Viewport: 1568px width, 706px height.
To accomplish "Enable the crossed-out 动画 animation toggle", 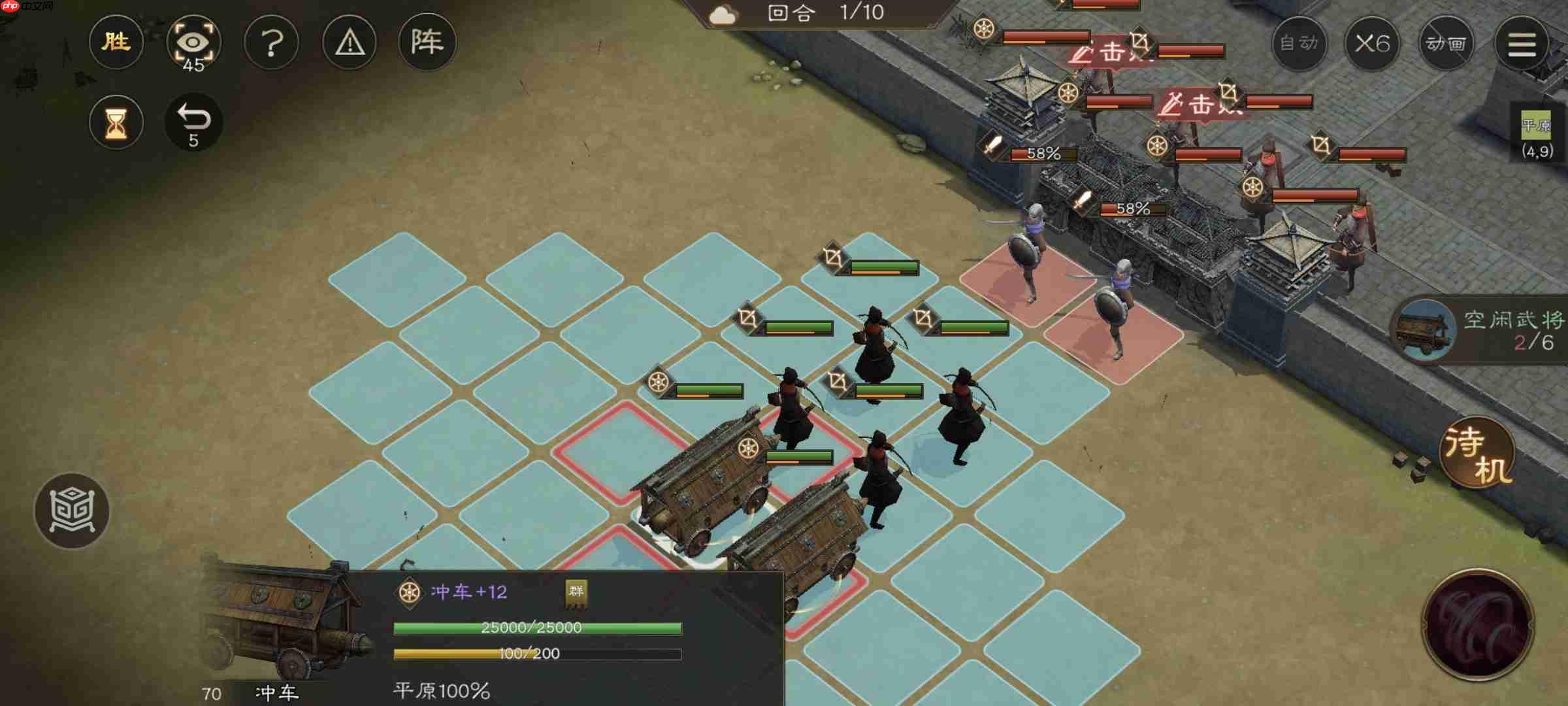I will 1446,41.
